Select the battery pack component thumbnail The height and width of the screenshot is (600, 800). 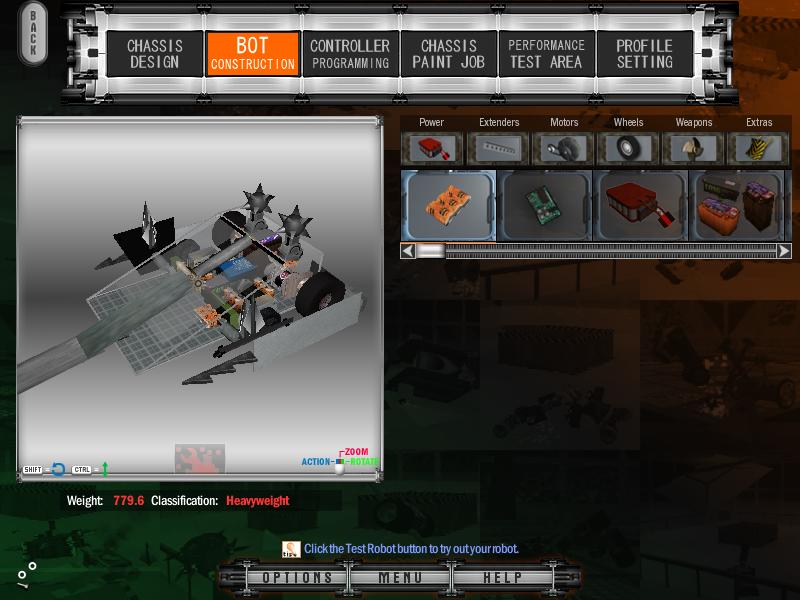(x=736, y=205)
